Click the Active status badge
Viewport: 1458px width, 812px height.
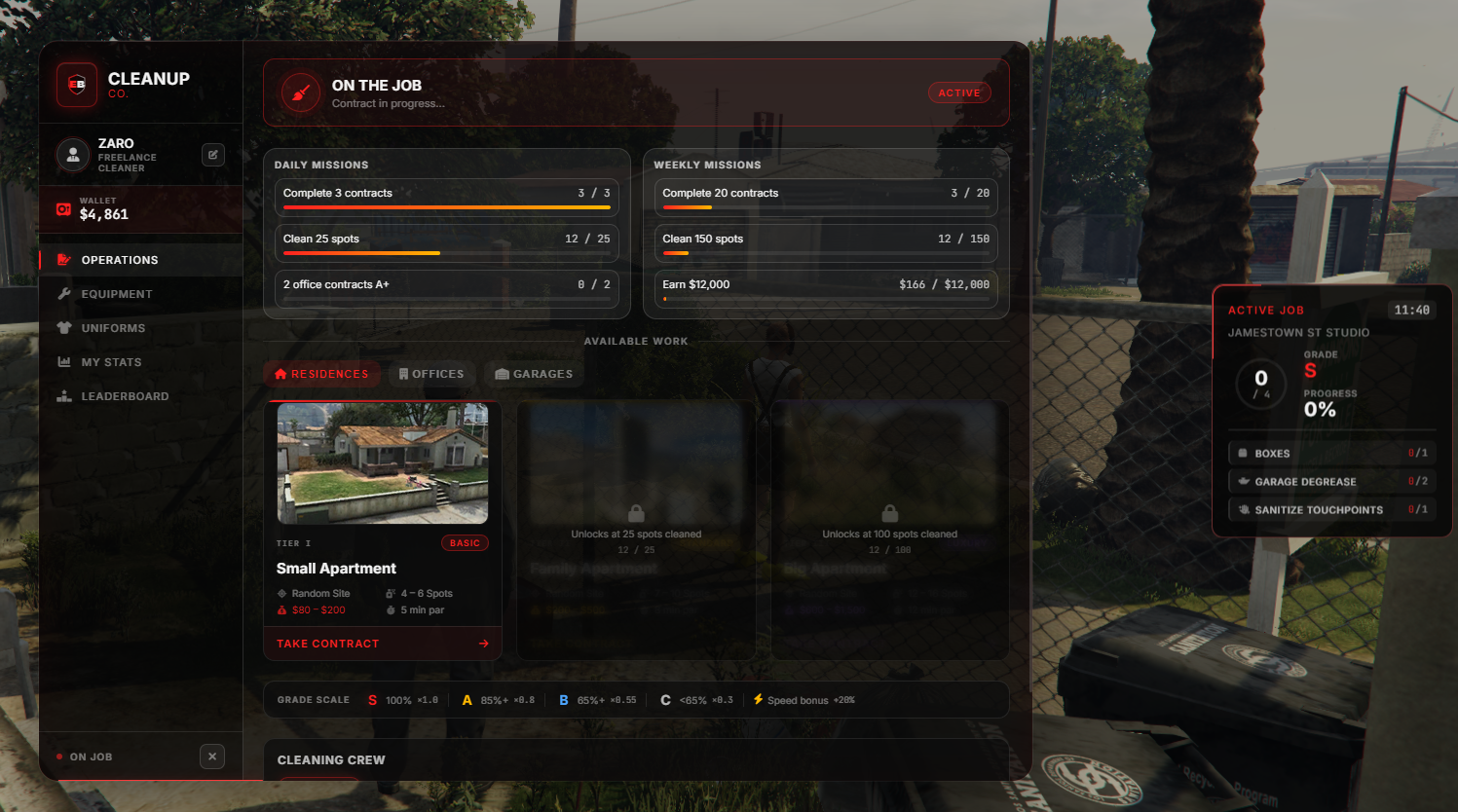(958, 92)
